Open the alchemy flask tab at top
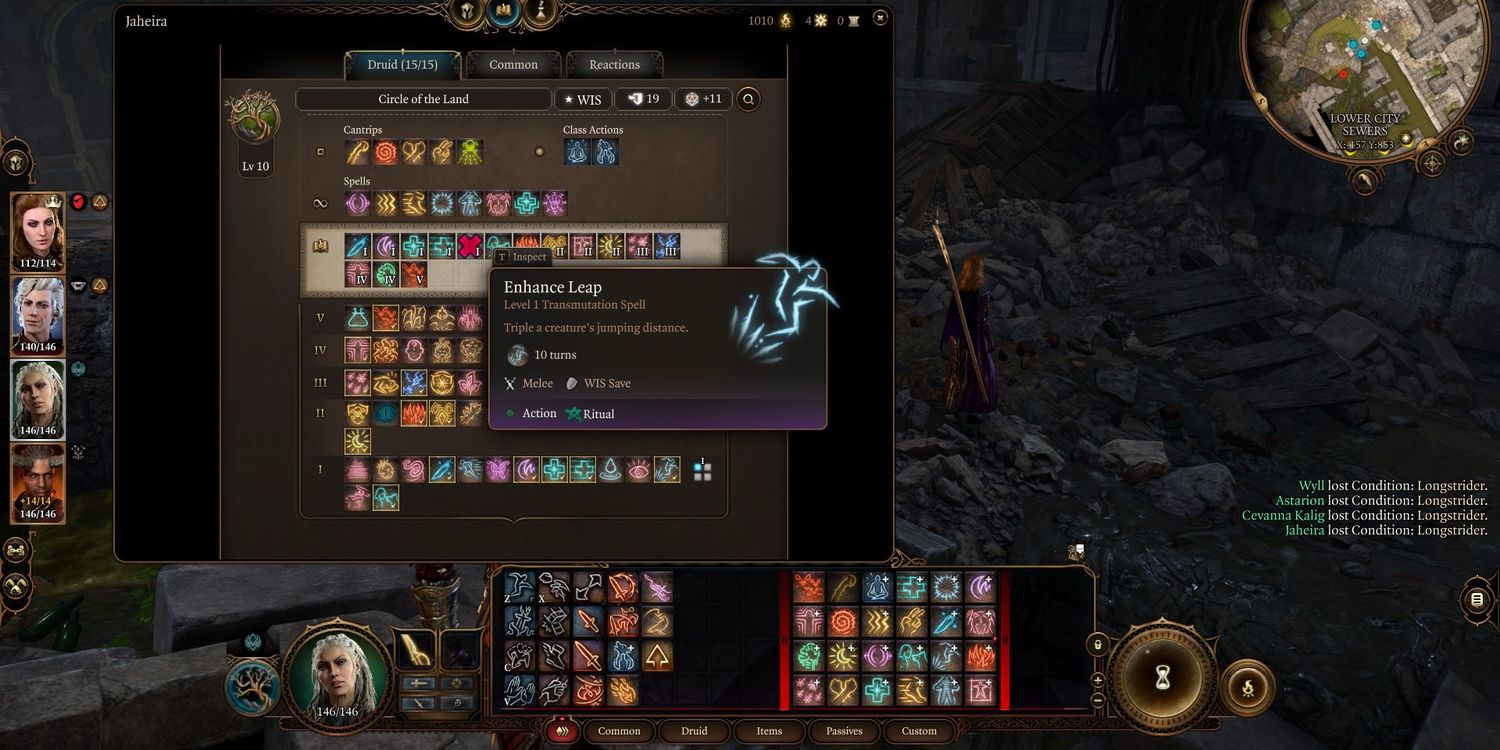 click(542, 12)
